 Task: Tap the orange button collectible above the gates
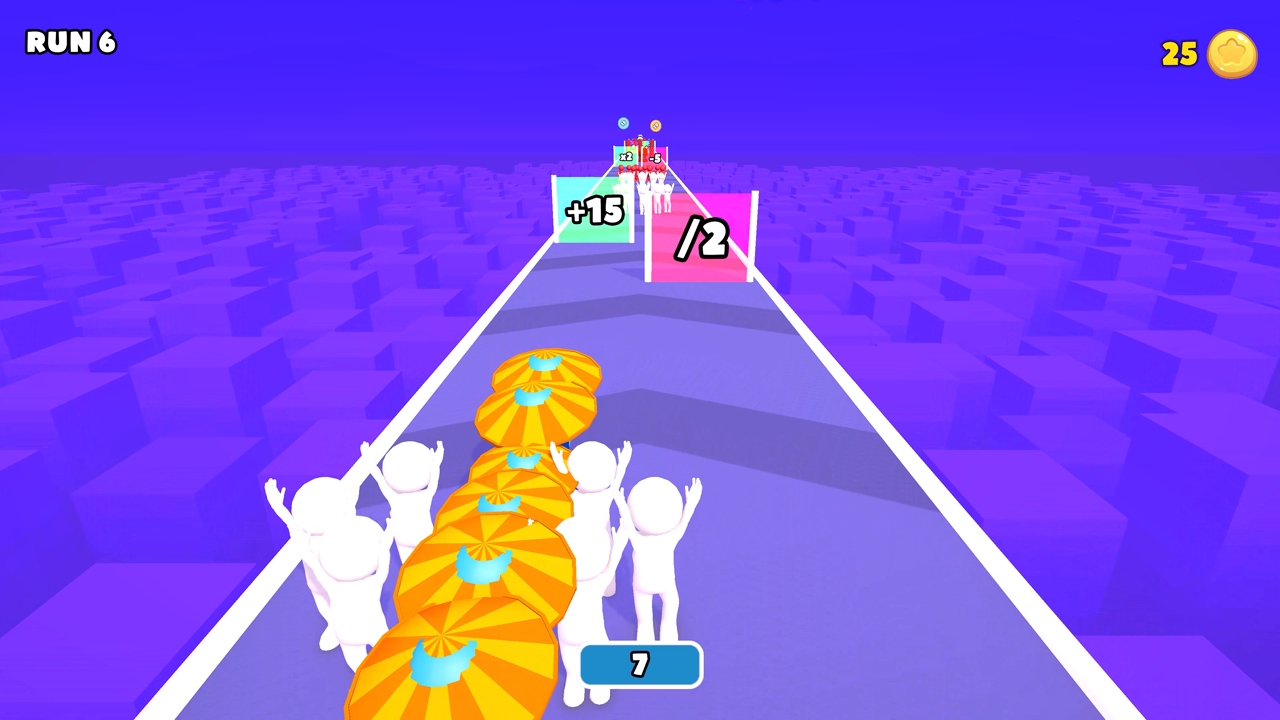click(656, 125)
